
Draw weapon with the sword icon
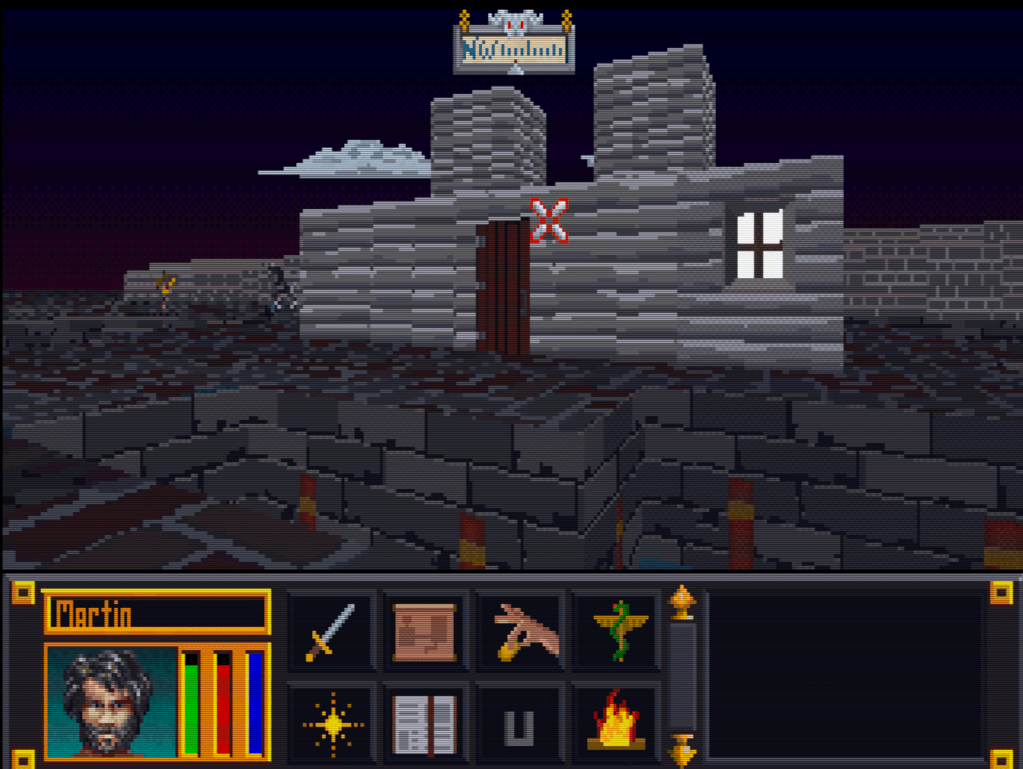coord(331,632)
